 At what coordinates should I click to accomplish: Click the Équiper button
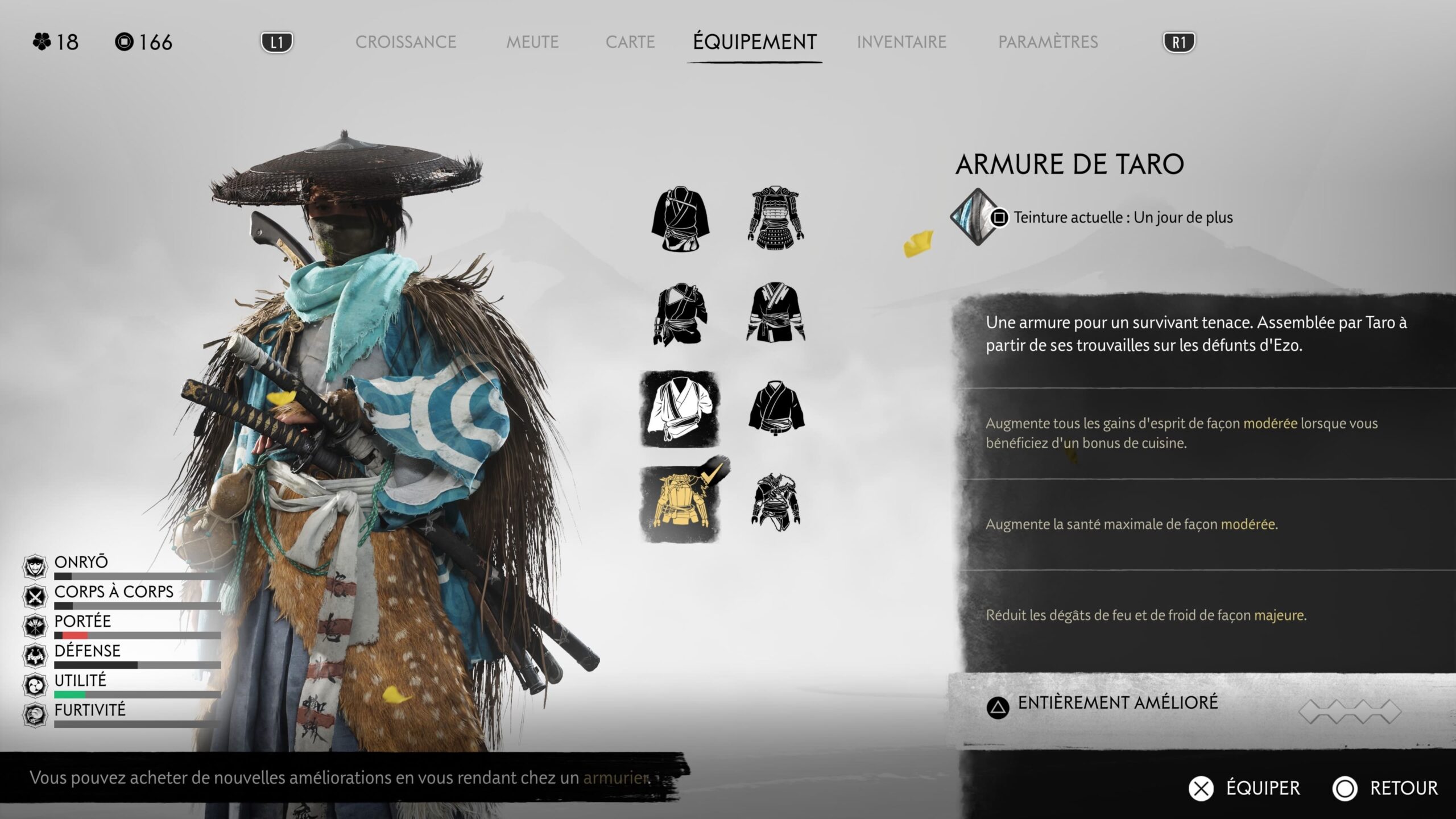pos(1244,788)
